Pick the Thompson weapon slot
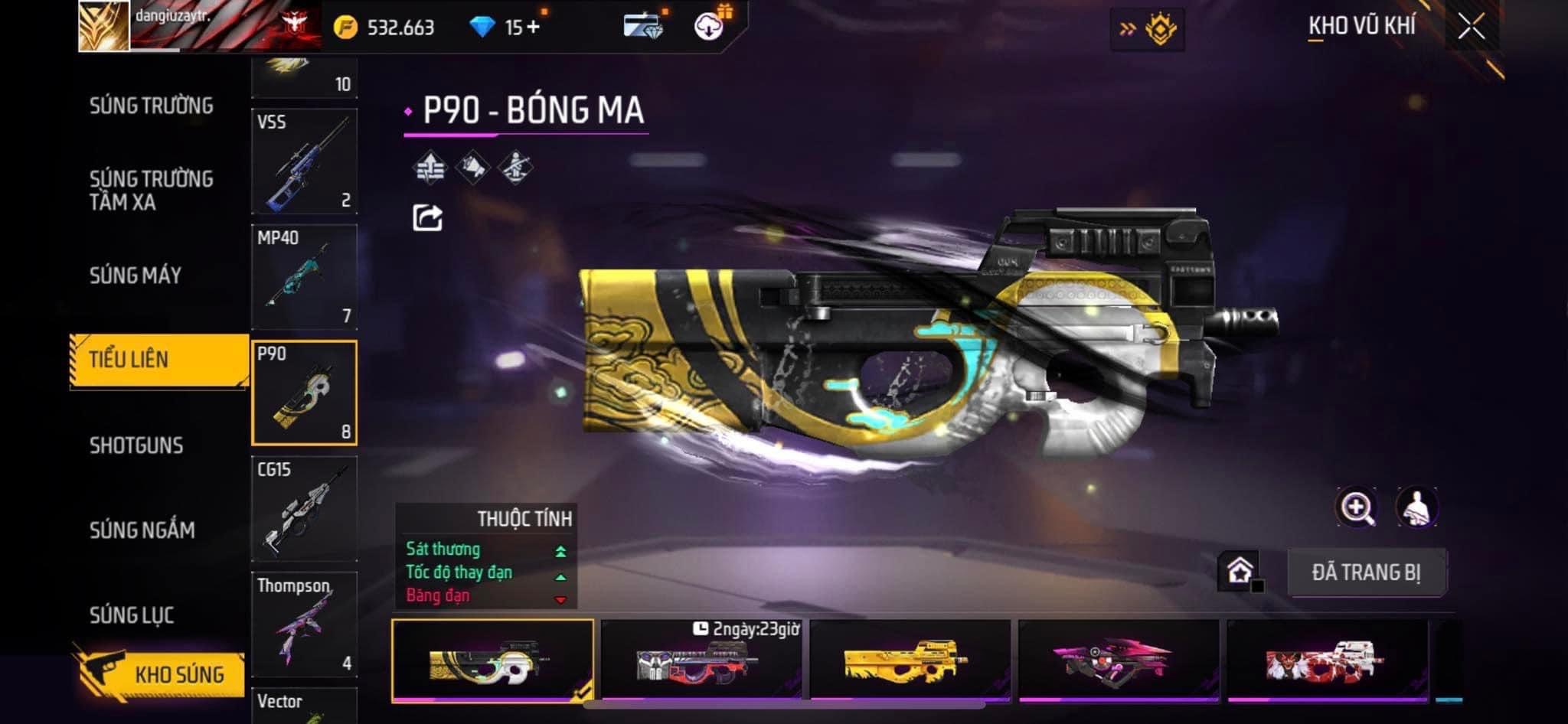The image size is (1568, 724). [304, 625]
